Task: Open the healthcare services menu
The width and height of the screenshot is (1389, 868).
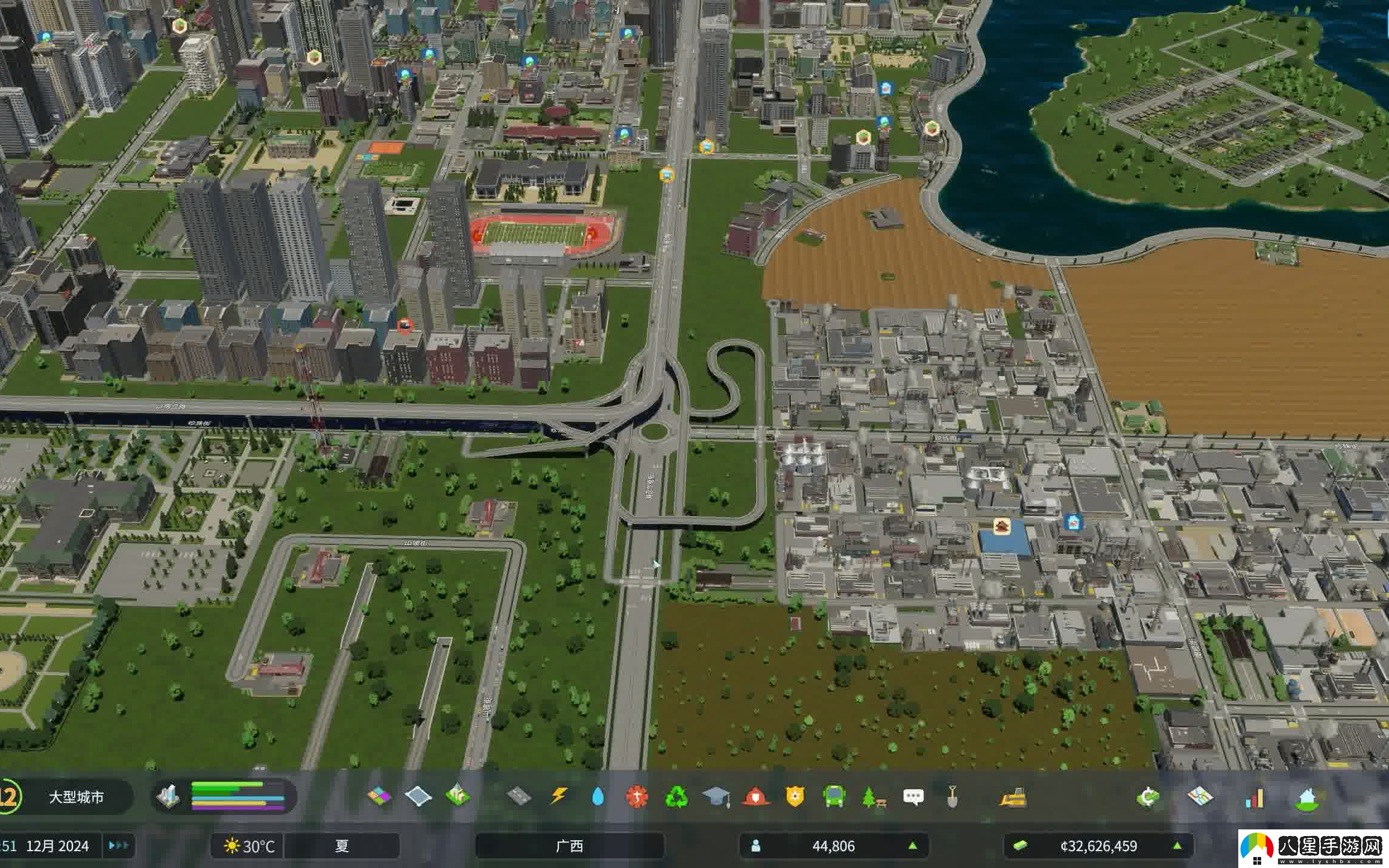Action: pyautogui.click(x=637, y=797)
